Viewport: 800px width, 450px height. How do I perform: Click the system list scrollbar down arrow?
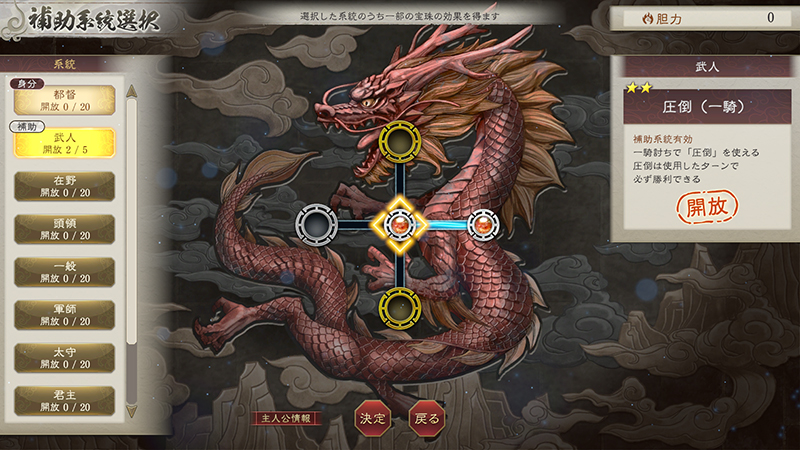[x=131, y=411]
